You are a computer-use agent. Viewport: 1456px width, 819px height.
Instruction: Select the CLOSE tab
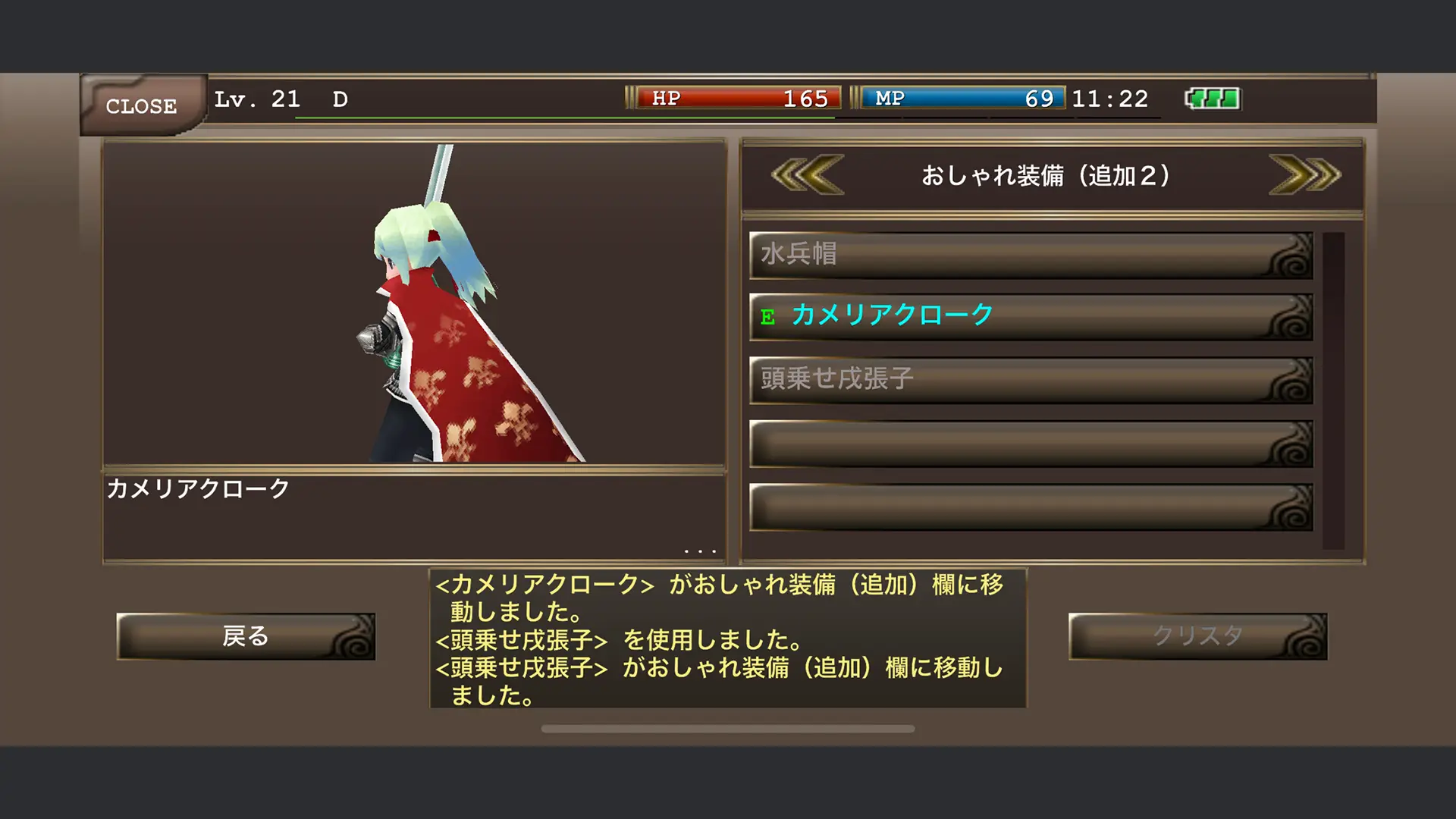(142, 105)
